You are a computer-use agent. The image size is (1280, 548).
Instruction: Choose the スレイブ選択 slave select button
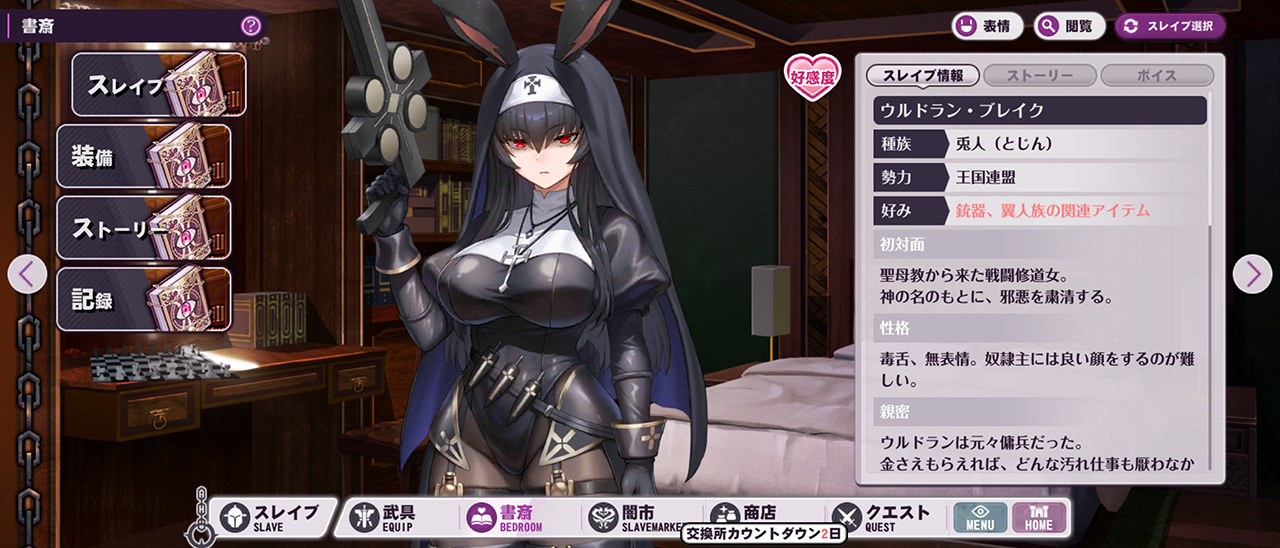pos(1170,26)
